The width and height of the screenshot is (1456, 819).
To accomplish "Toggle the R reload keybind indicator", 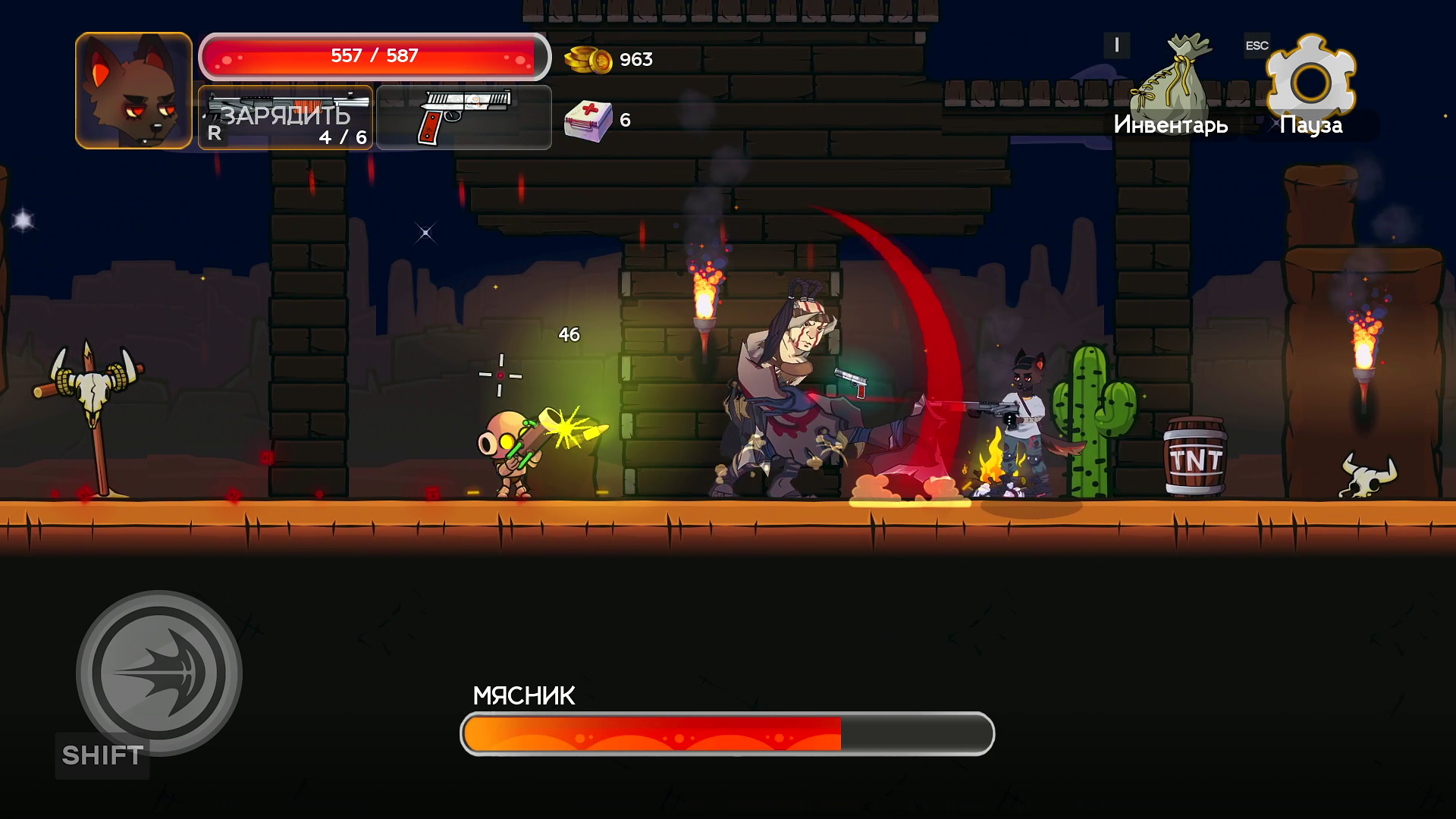I will [215, 136].
